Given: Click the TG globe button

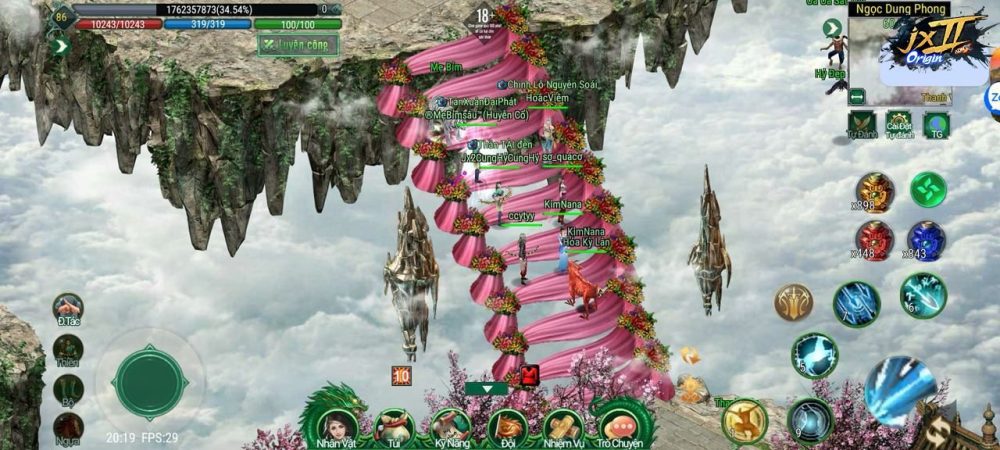Looking at the screenshot, I should pos(937,124).
